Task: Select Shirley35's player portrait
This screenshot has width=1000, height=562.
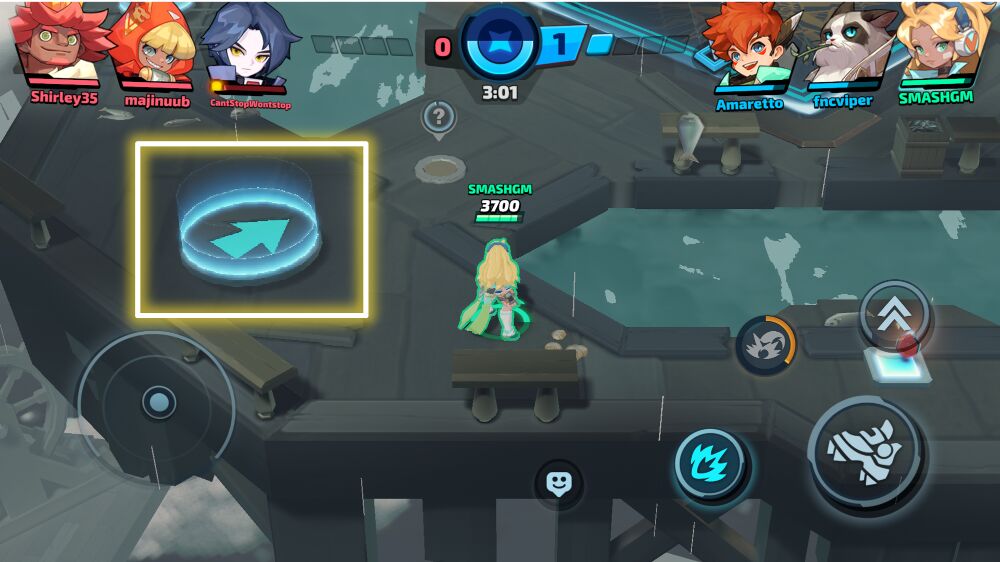Action: point(60,45)
